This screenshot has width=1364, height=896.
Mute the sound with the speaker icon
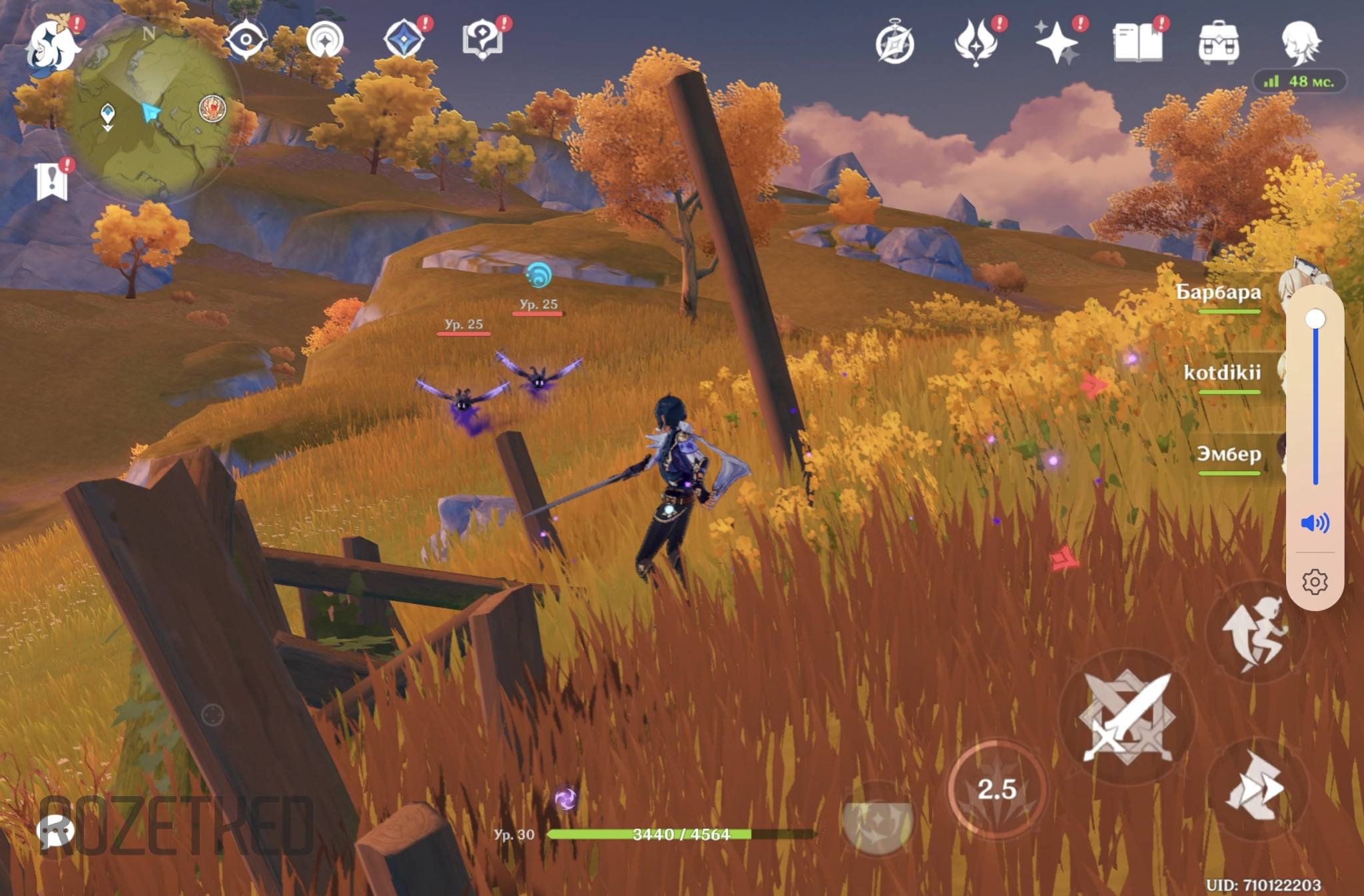tap(1315, 523)
